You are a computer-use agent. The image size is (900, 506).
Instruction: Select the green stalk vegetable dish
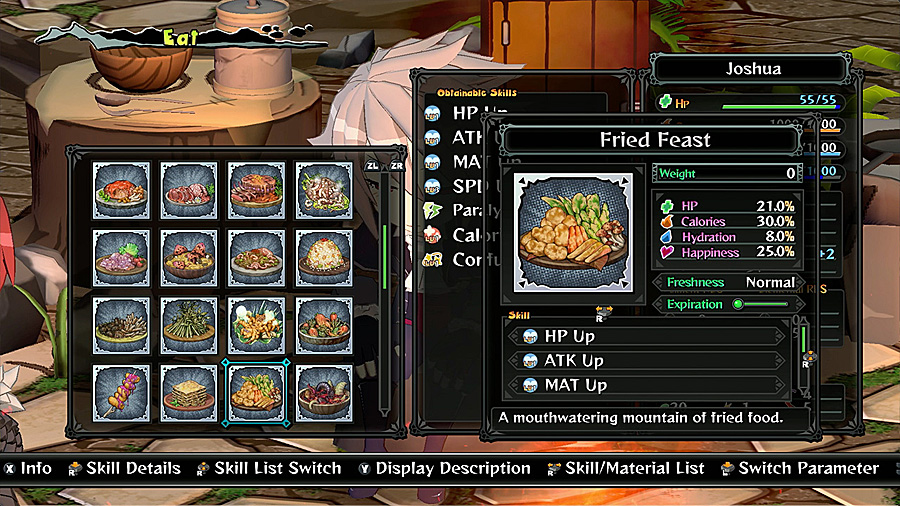(x=189, y=325)
